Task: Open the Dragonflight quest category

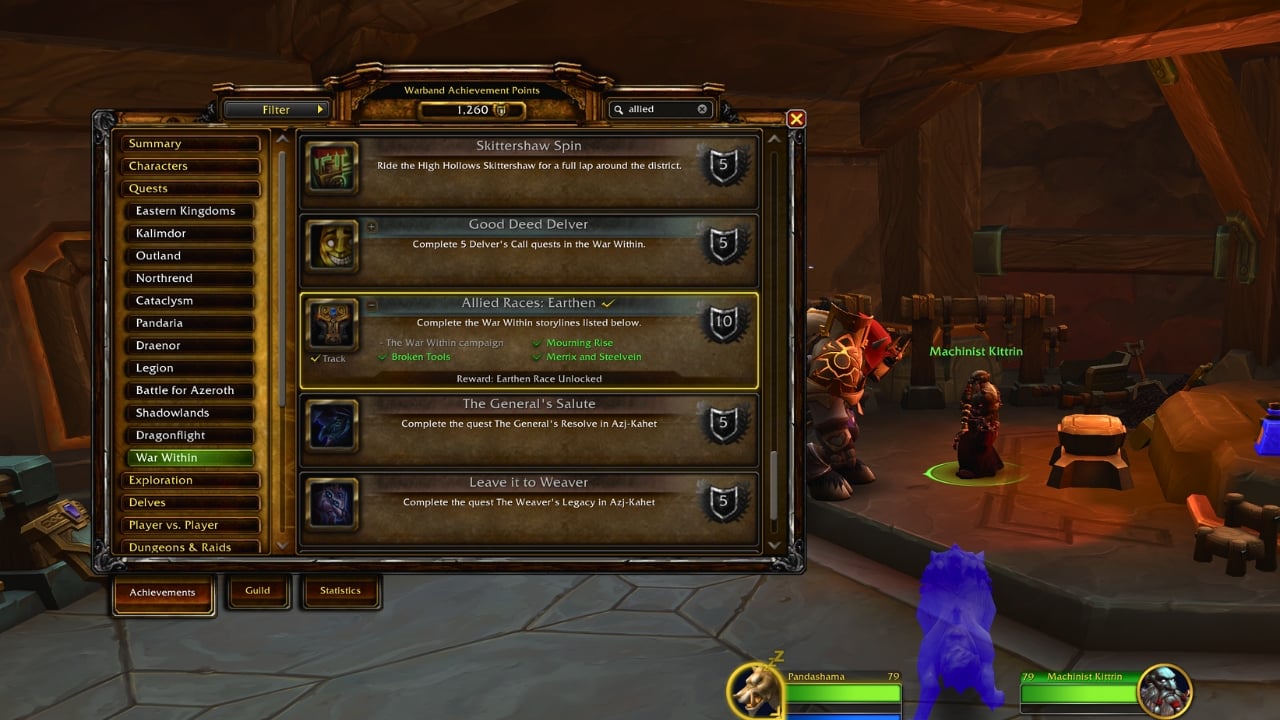Action: tap(190, 435)
